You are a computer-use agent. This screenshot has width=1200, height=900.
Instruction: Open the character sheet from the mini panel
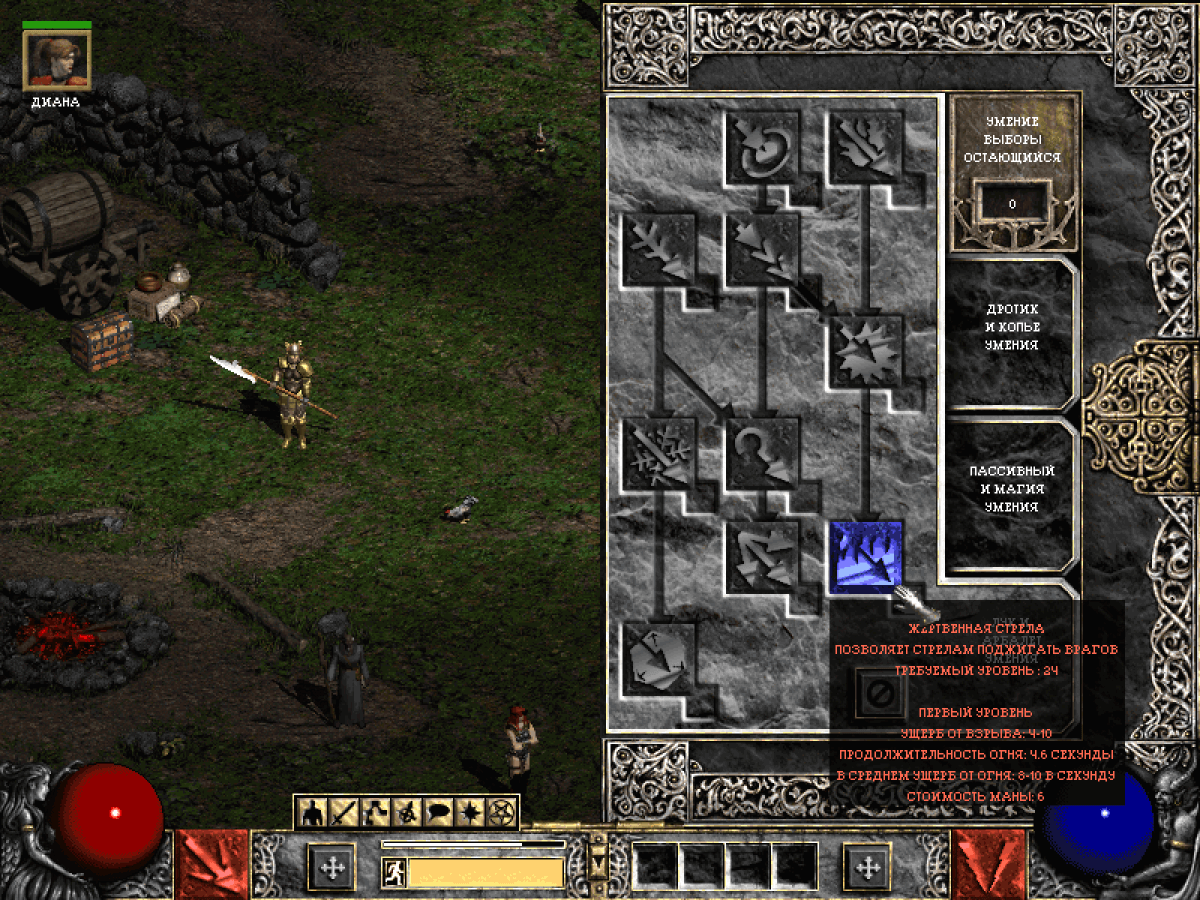coord(313,813)
